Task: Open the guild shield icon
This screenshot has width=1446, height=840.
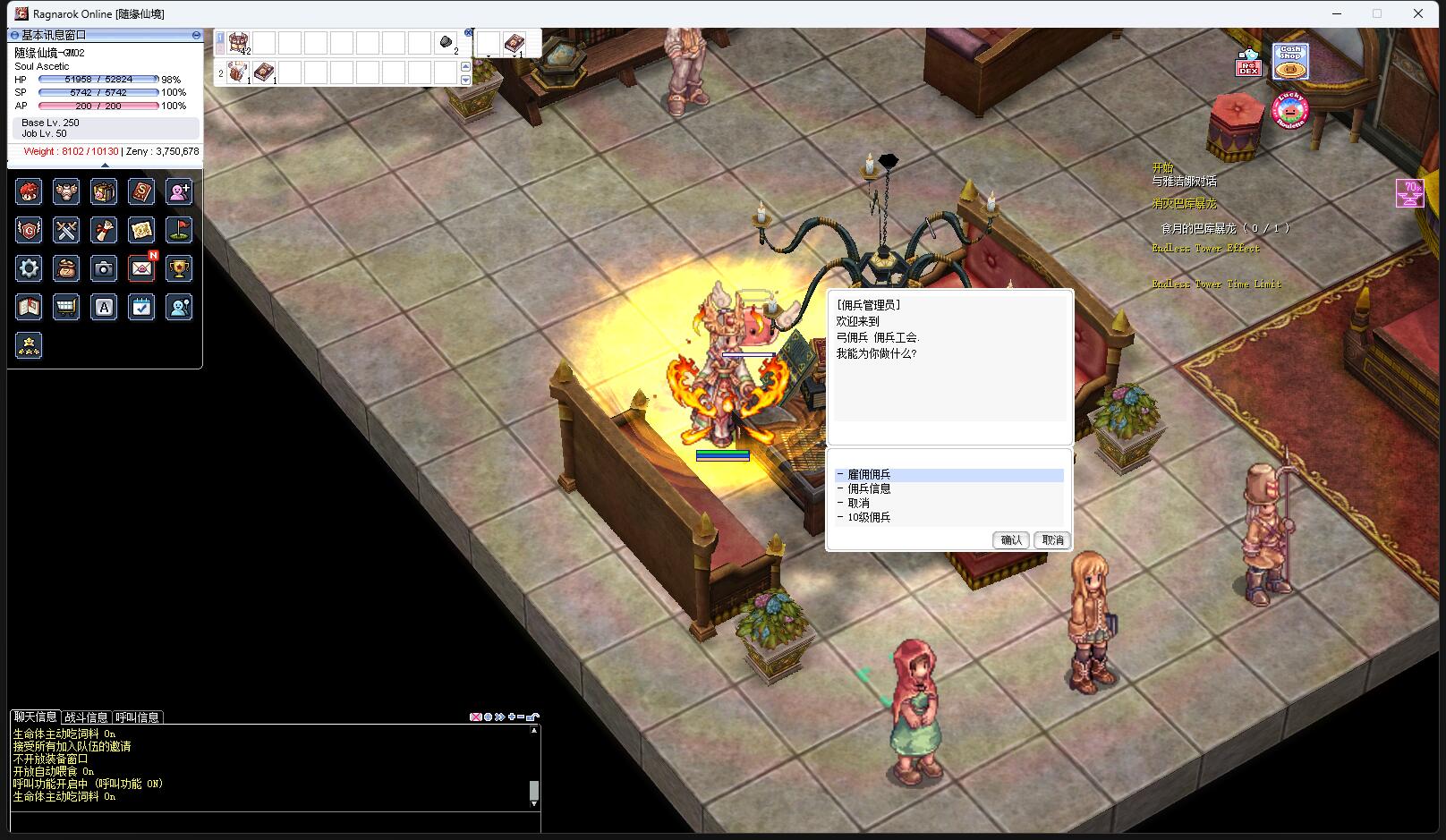Action: (29, 230)
